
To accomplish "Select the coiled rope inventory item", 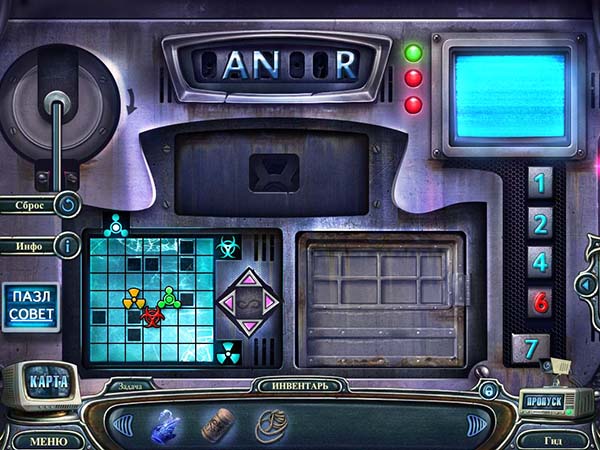I will (271, 426).
